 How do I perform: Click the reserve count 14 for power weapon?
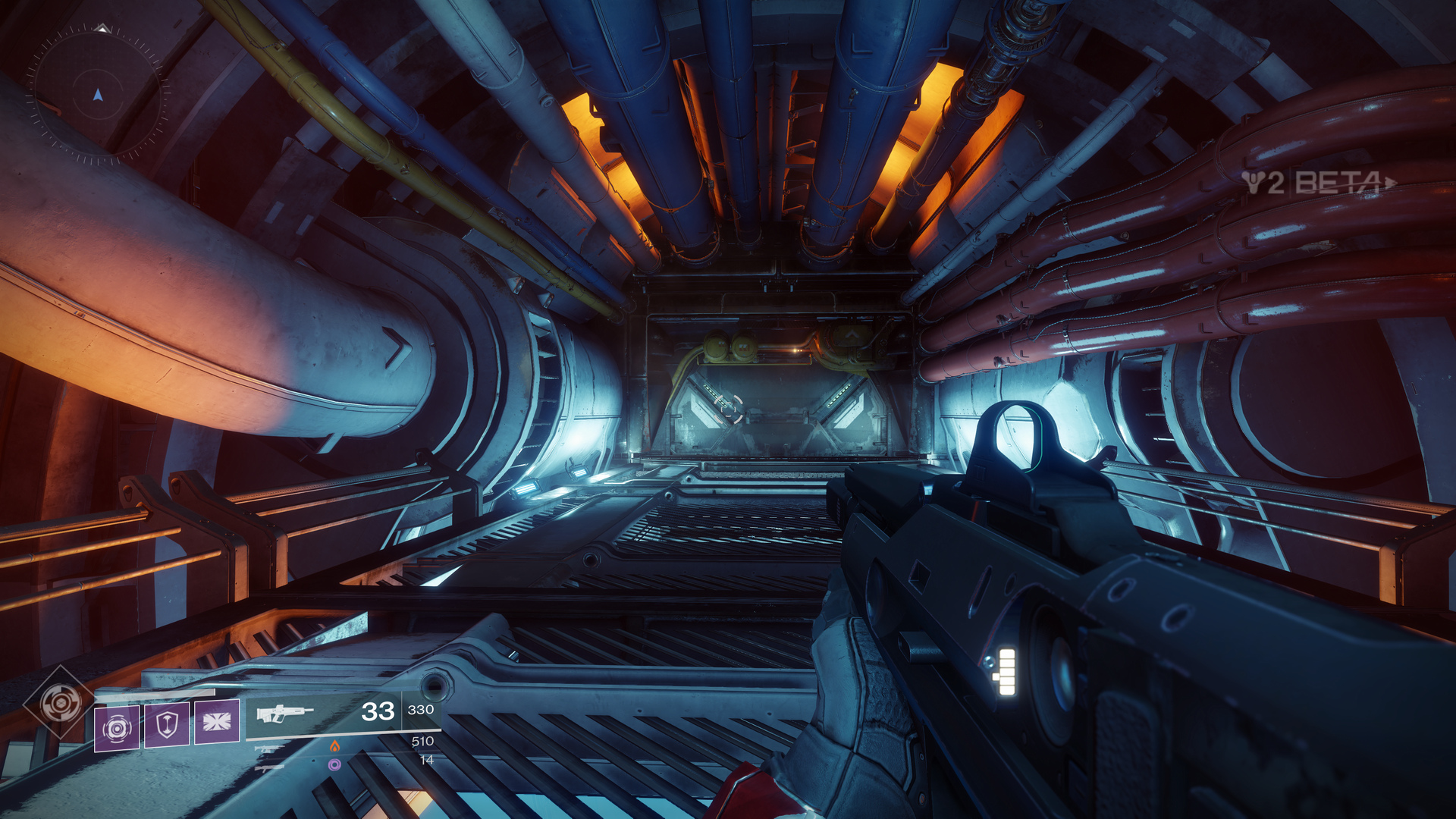(x=428, y=760)
